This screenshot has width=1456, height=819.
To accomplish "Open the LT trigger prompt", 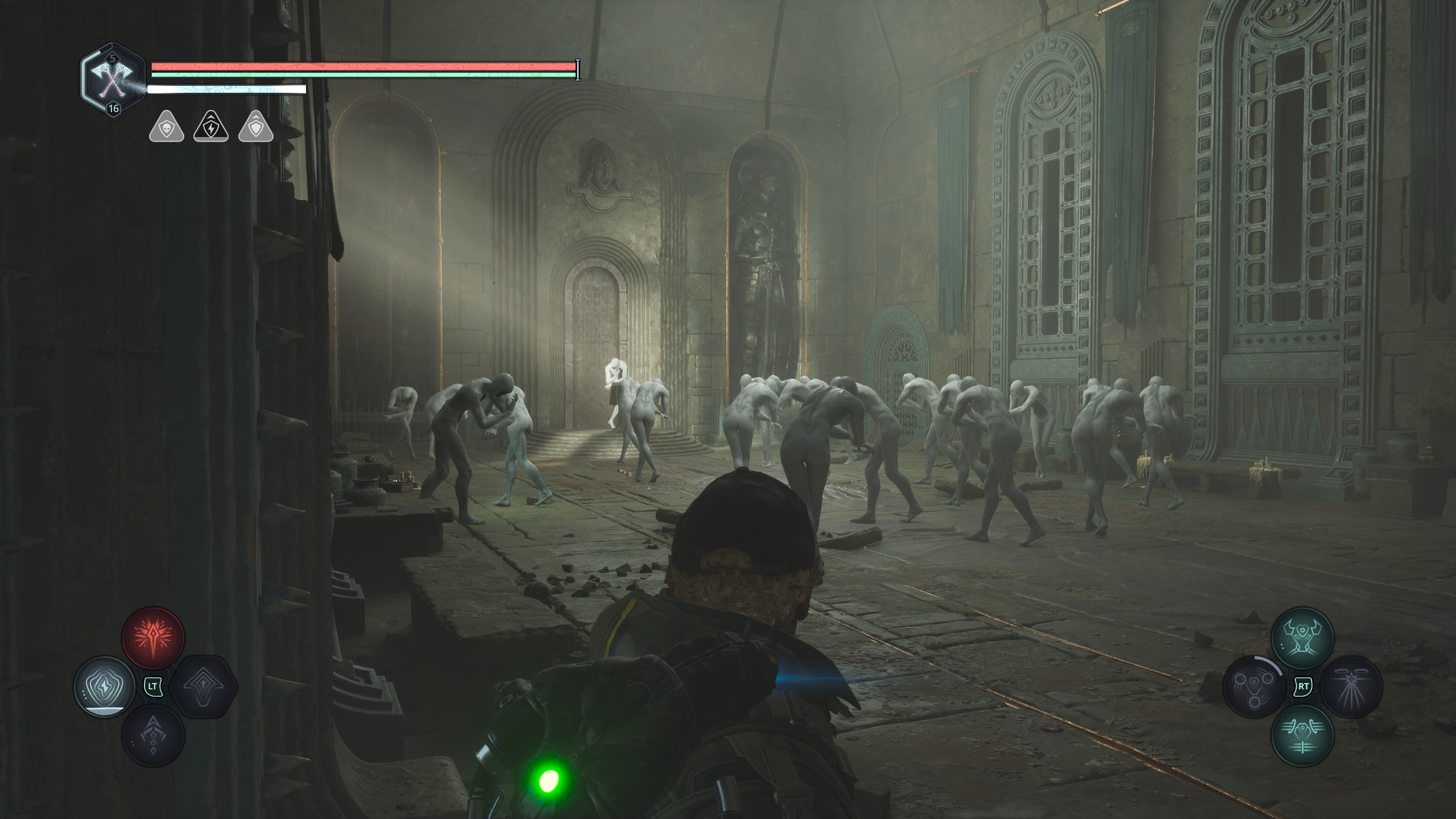I will (153, 688).
